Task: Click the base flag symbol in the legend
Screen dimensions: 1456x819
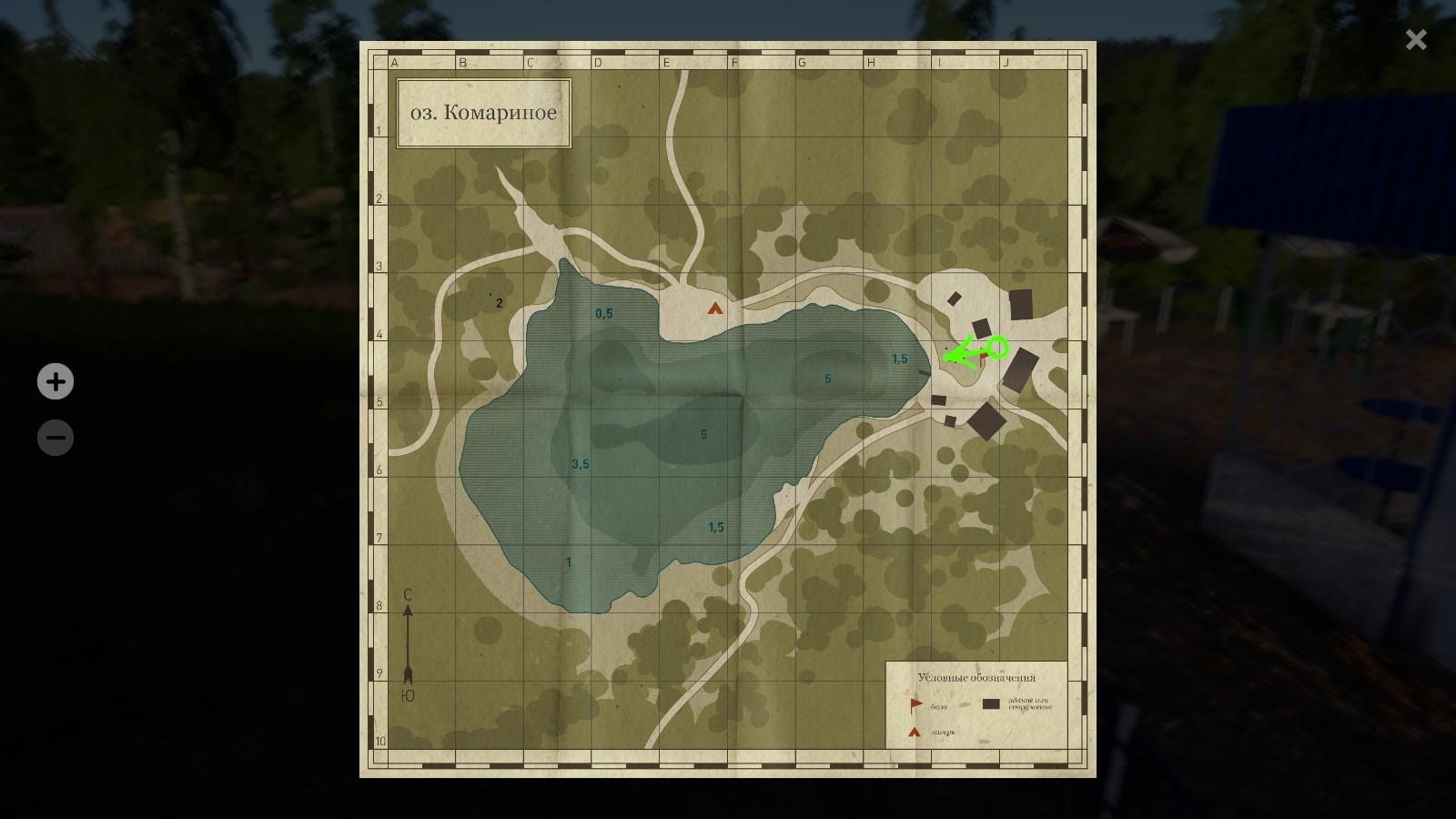Action: tap(916, 704)
